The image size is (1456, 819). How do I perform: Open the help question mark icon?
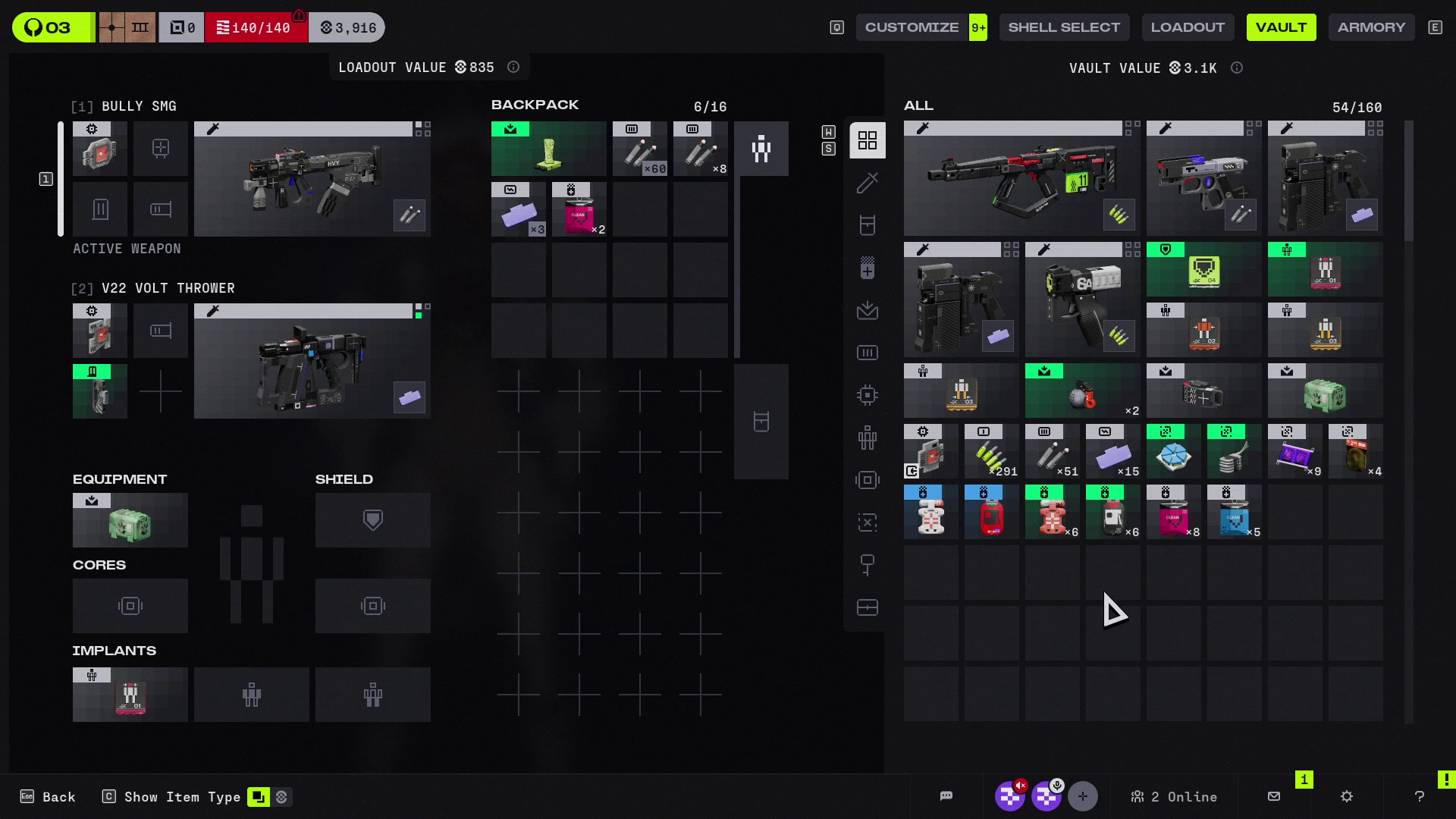[x=1420, y=796]
